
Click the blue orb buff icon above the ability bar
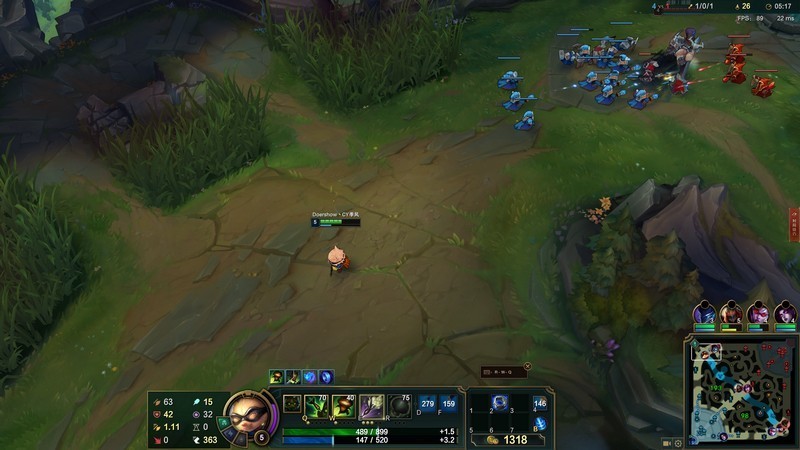coord(310,377)
